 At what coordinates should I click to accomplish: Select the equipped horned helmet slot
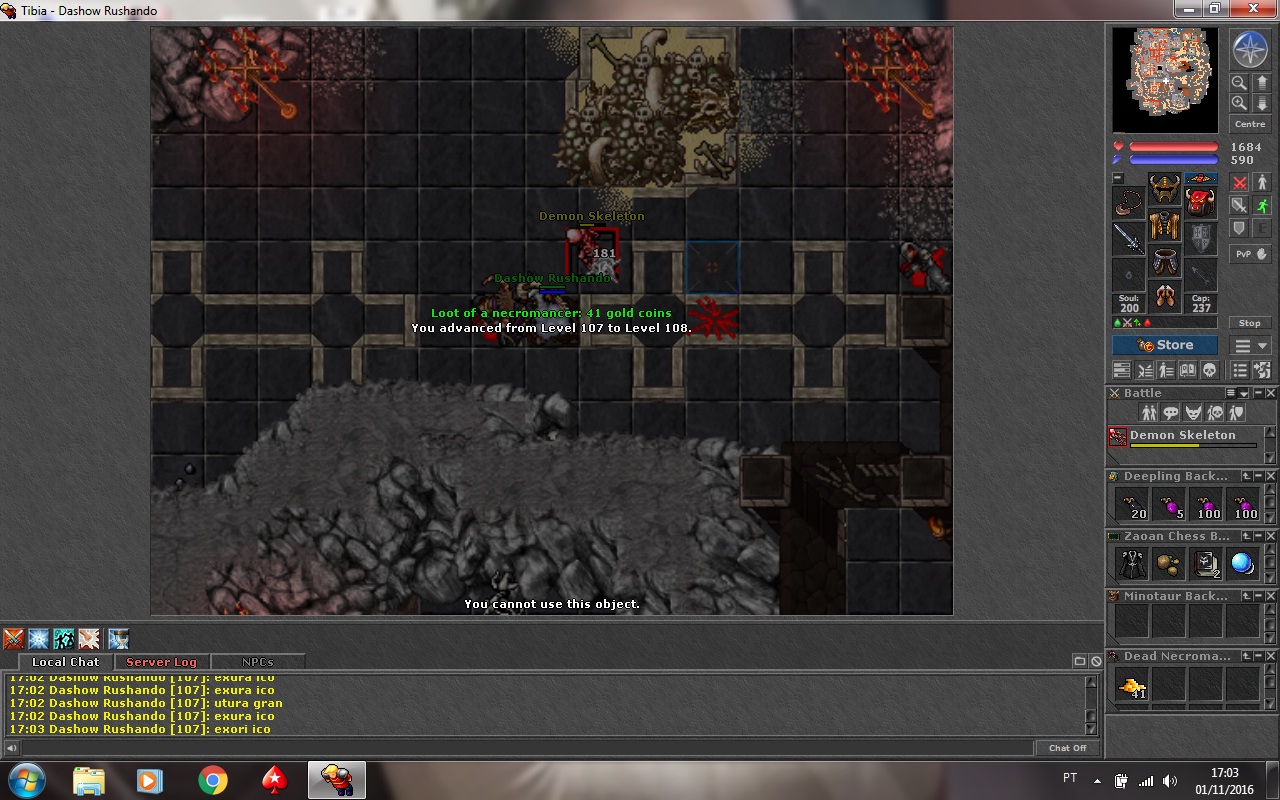[1165, 188]
